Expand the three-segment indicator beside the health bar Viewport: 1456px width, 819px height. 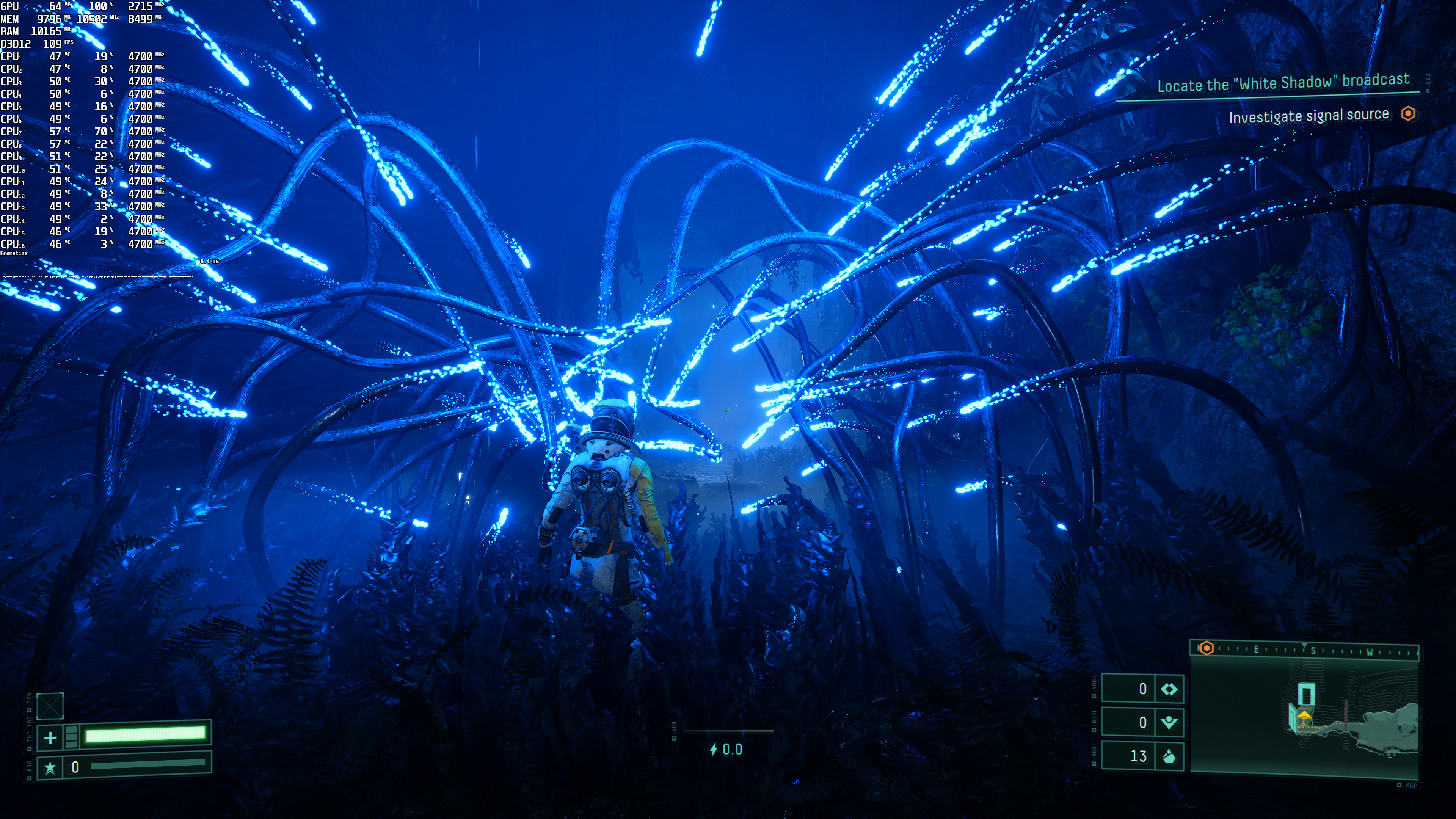[x=71, y=737]
